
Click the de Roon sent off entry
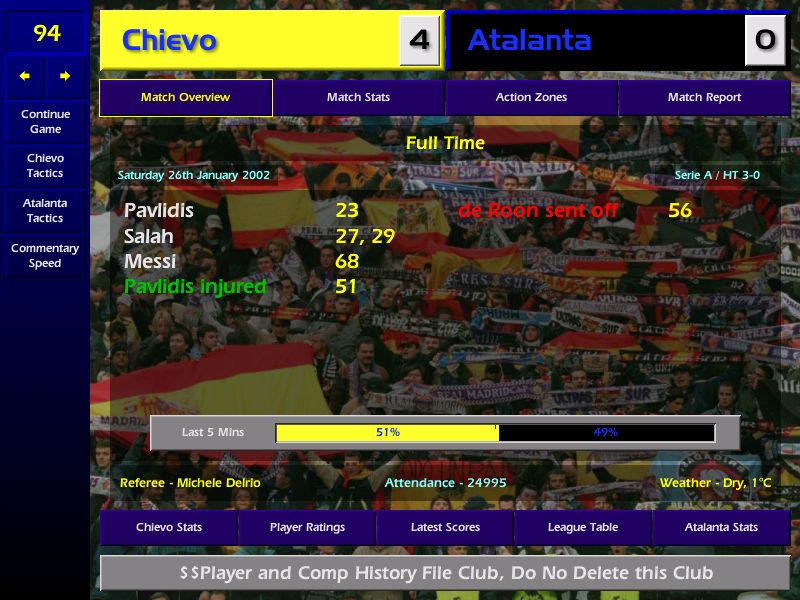(539, 211)
